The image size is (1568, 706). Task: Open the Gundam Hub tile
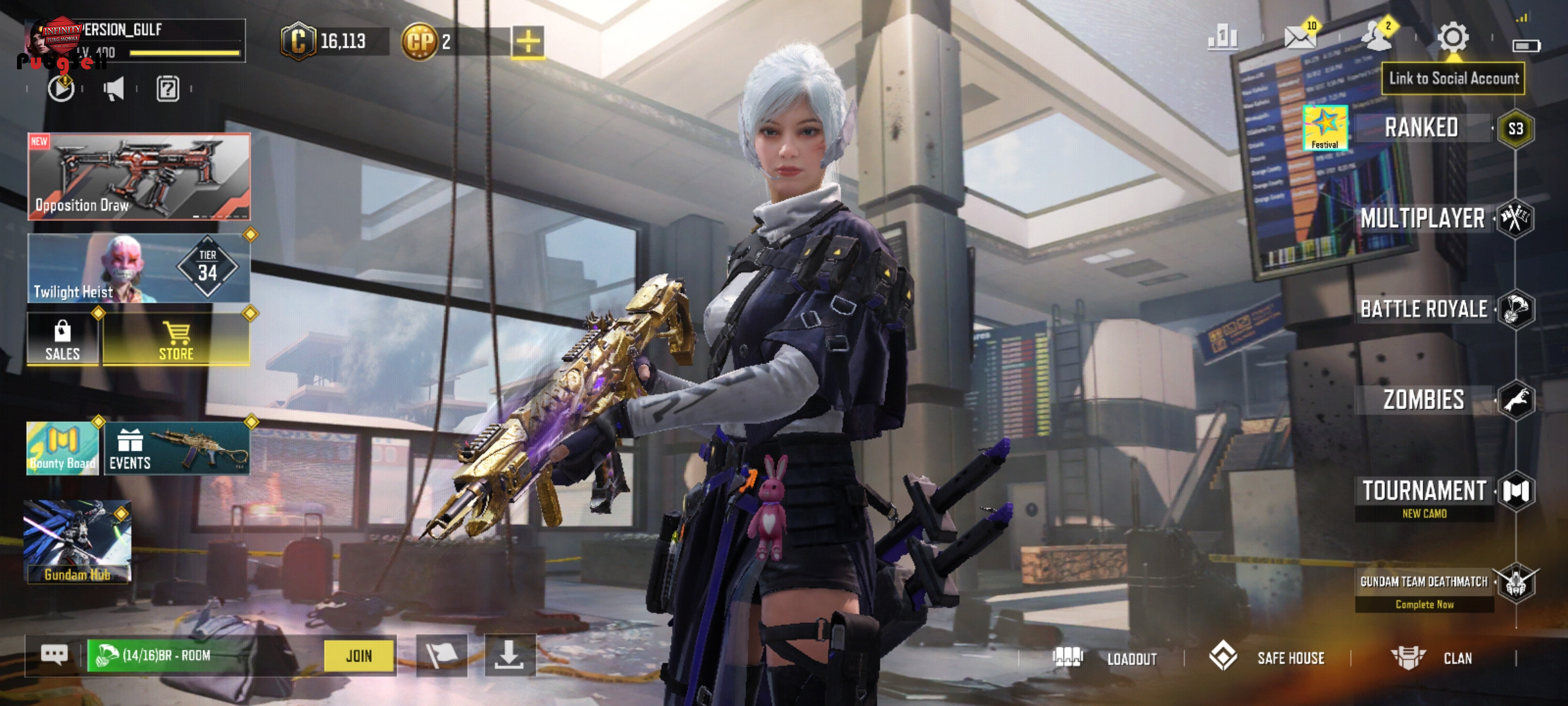[x=78, y=541]
